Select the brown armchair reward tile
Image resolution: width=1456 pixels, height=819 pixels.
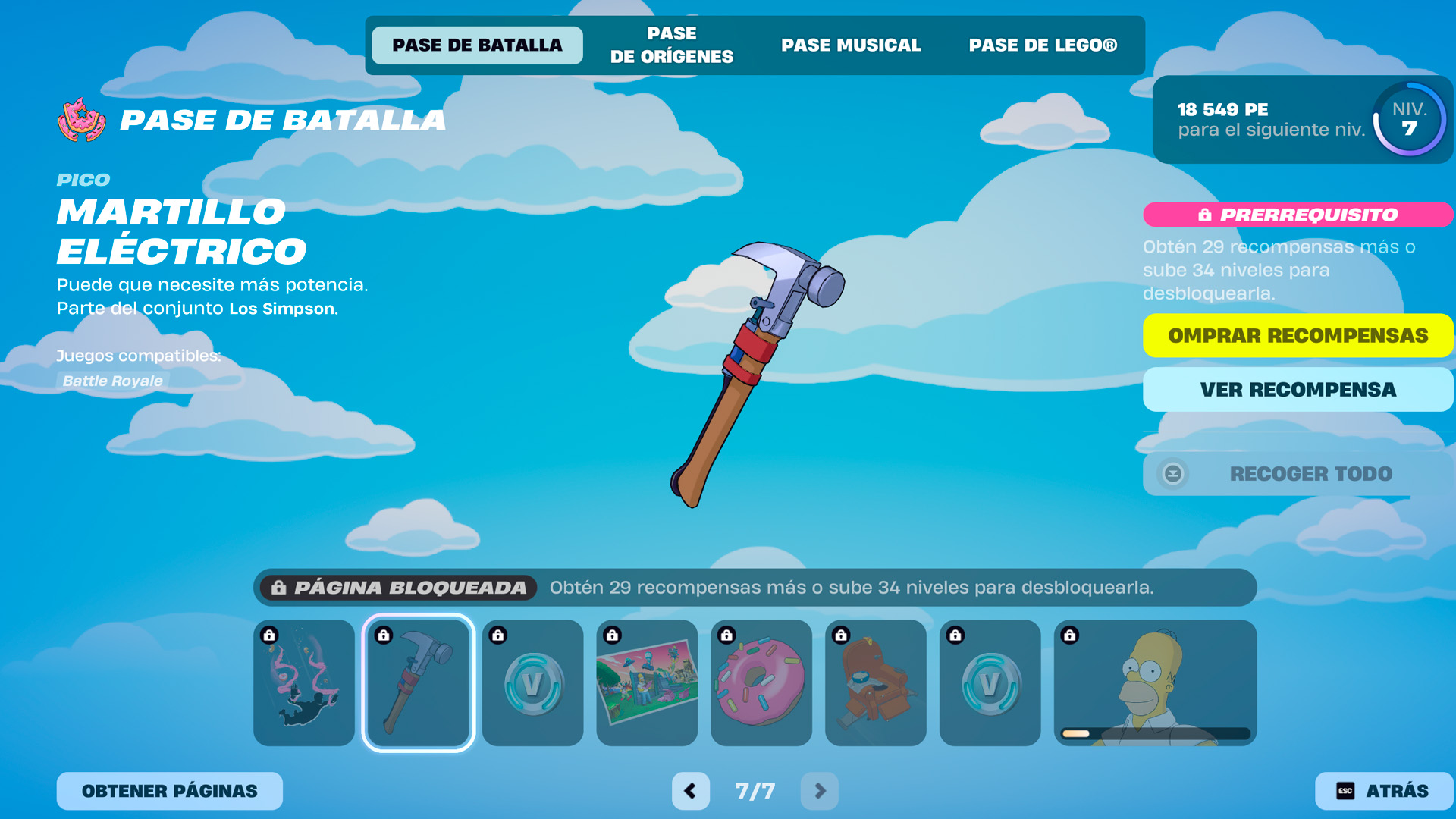(x=876, y=682)
